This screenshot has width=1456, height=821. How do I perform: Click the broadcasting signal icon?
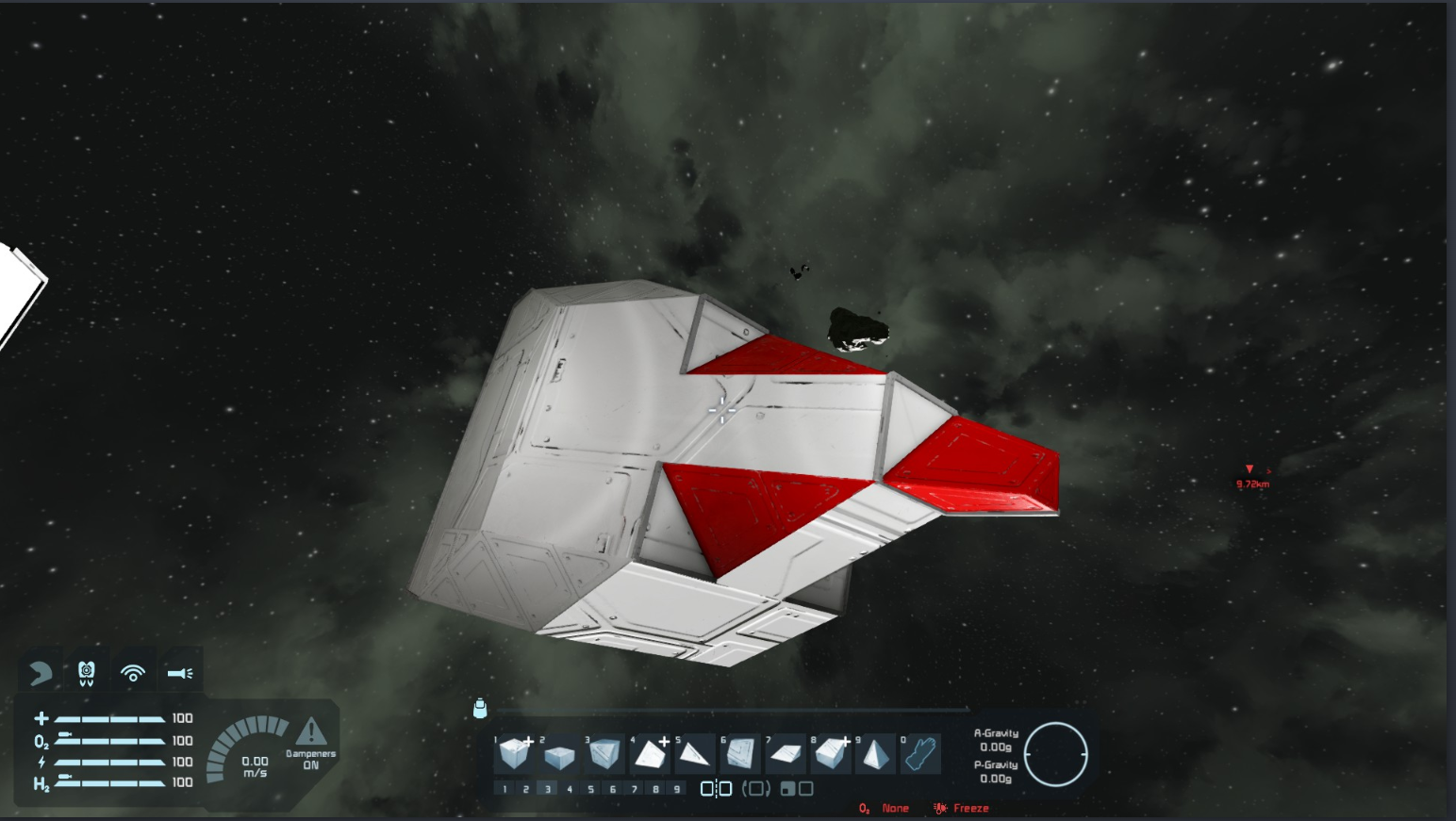pos(133,673)
